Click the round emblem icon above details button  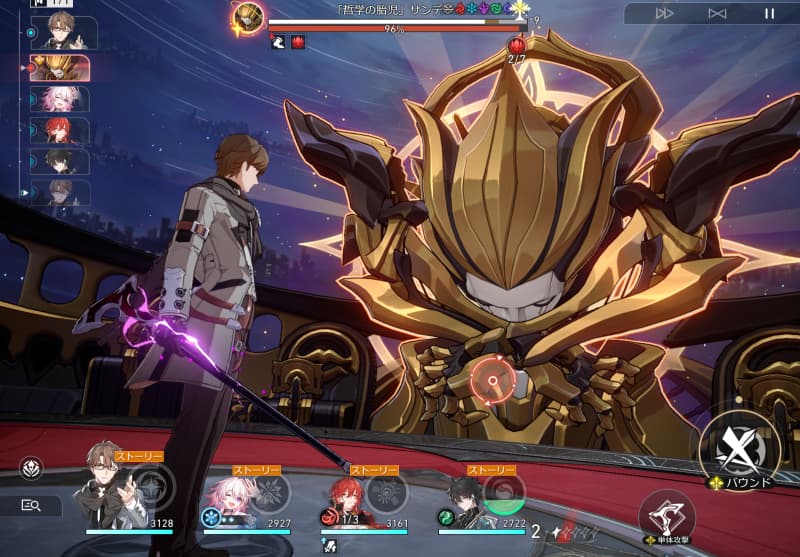point(32,468)
